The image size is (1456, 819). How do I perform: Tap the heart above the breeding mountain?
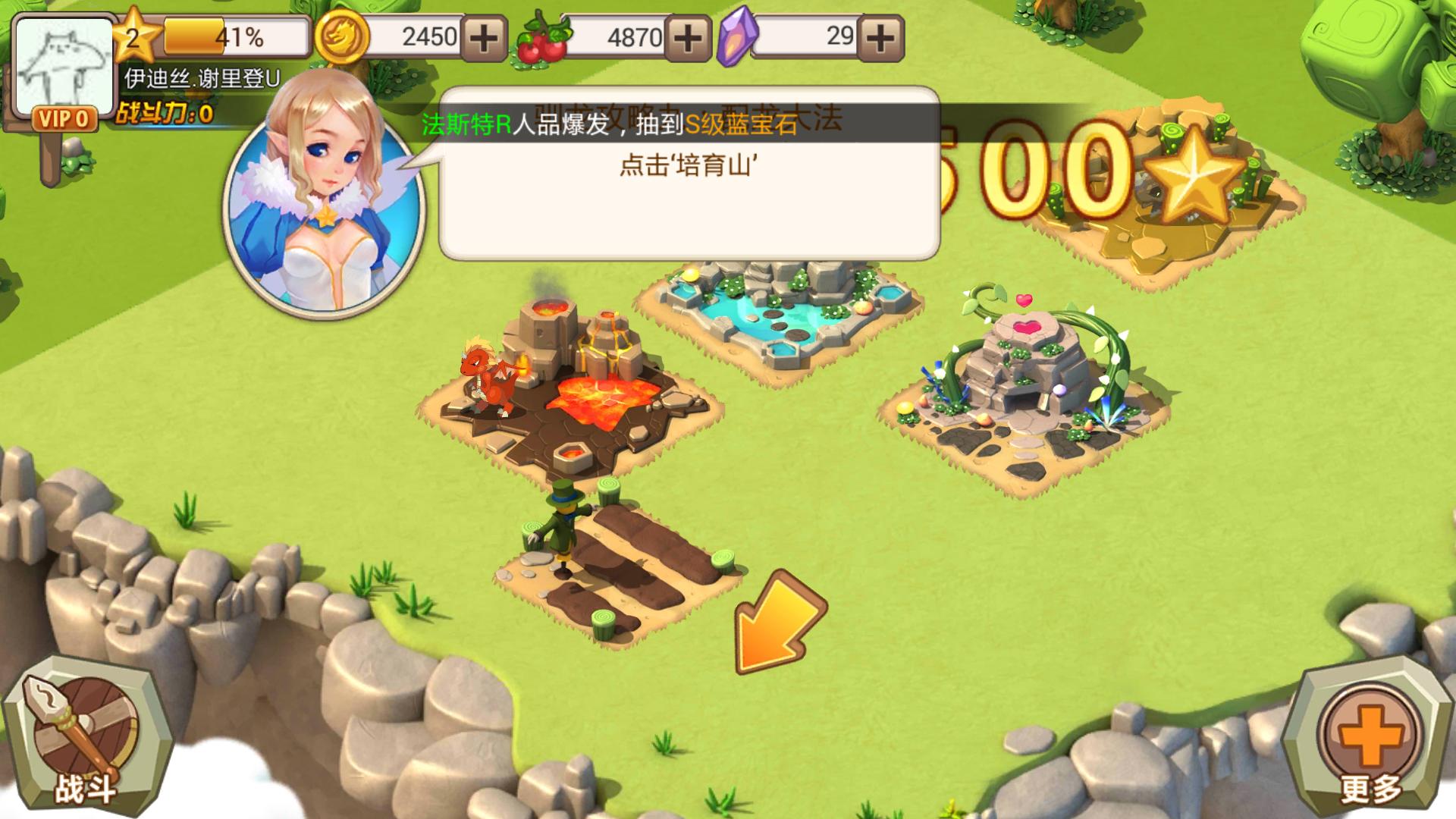coord(1025,300)
